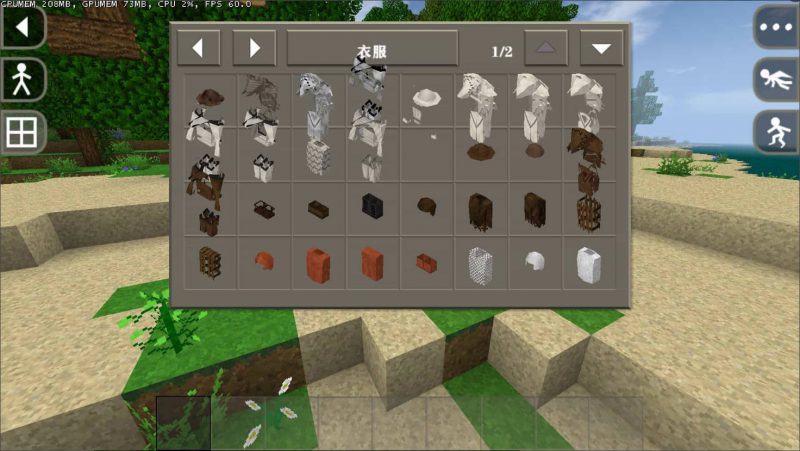Select the white brimmed hat
The height and width of the screenshot is (451, 800).
coord(428,98)
